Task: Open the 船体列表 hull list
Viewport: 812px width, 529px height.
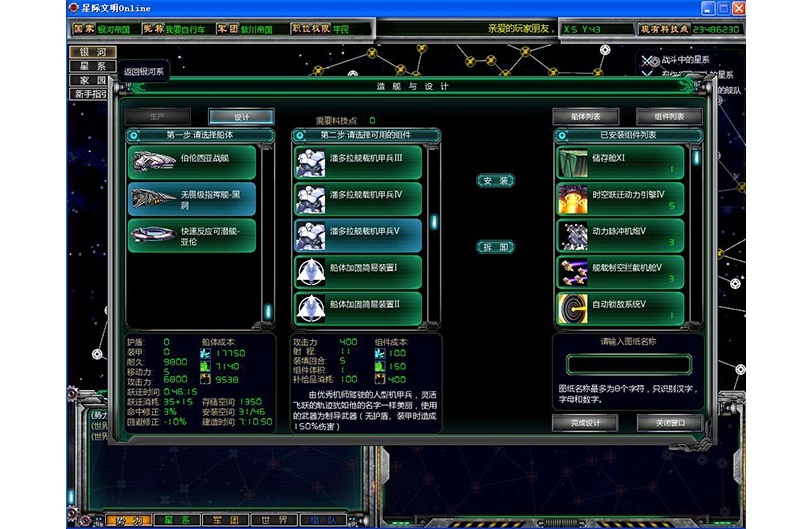Action: [x=585, y=117]
